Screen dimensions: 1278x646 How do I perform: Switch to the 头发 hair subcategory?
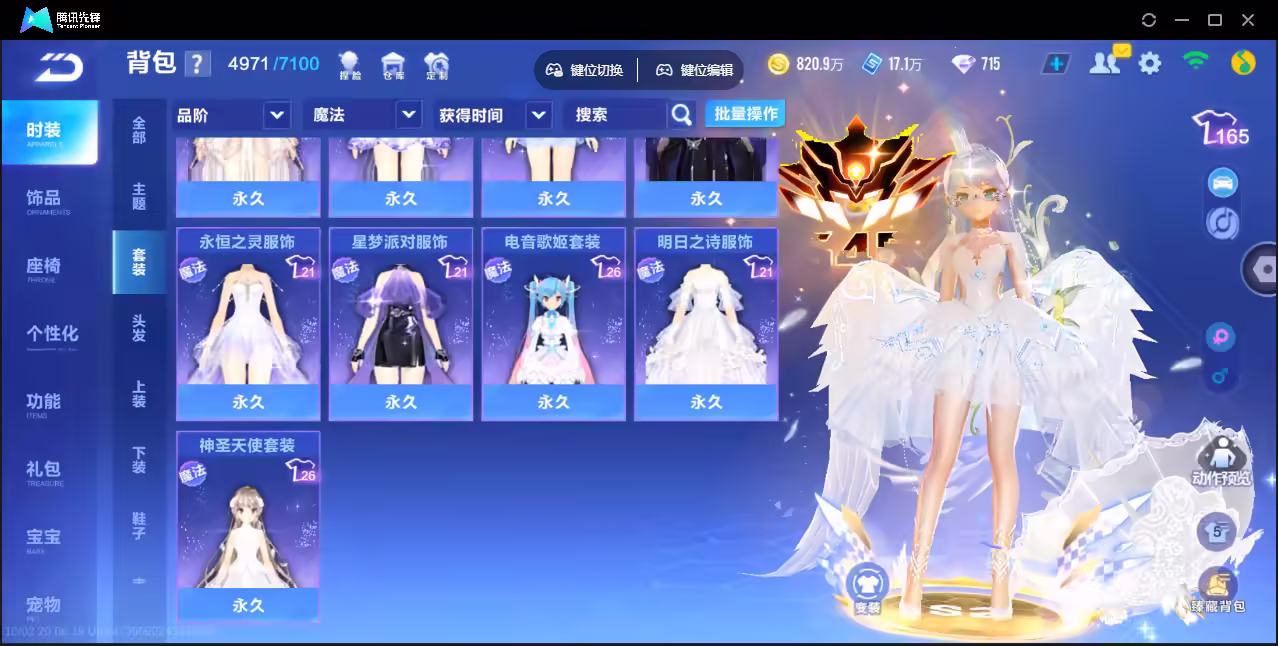click(139, 328)
